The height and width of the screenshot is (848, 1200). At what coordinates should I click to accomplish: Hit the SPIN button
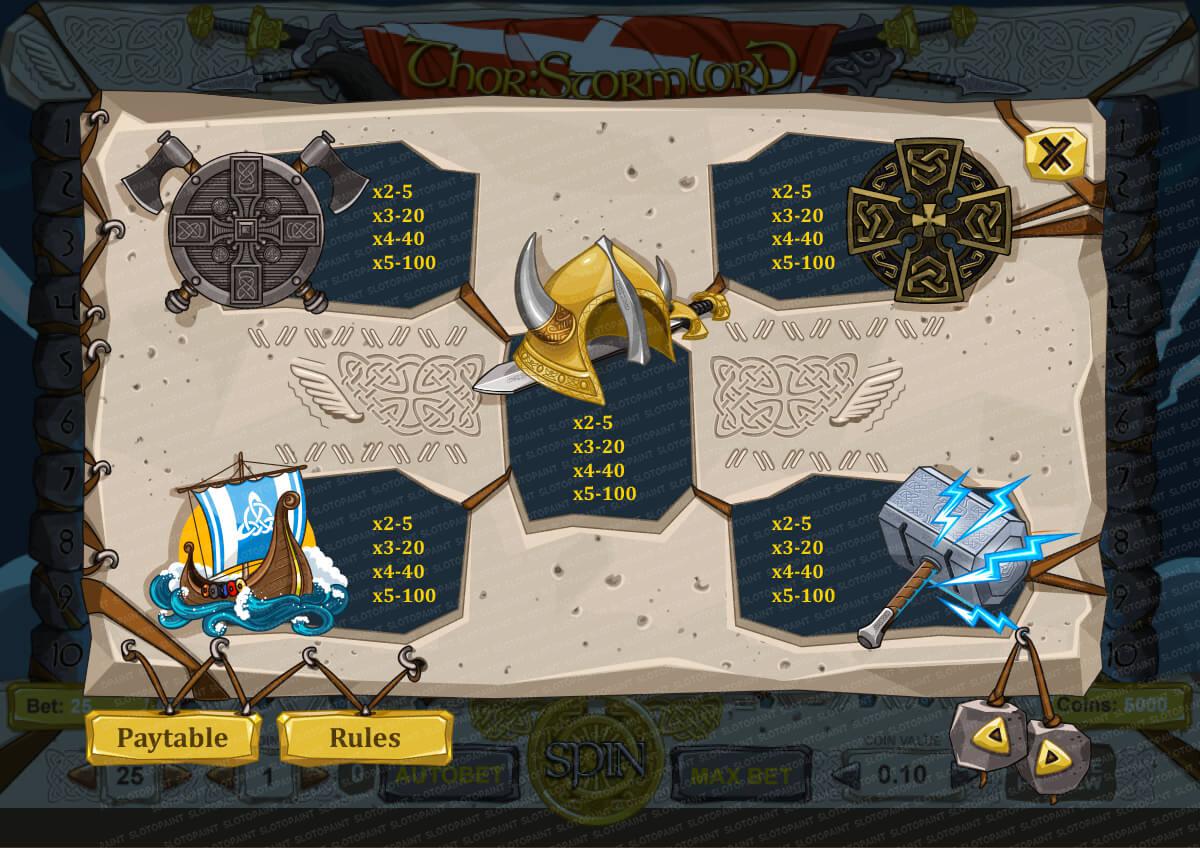pos(594,764)
